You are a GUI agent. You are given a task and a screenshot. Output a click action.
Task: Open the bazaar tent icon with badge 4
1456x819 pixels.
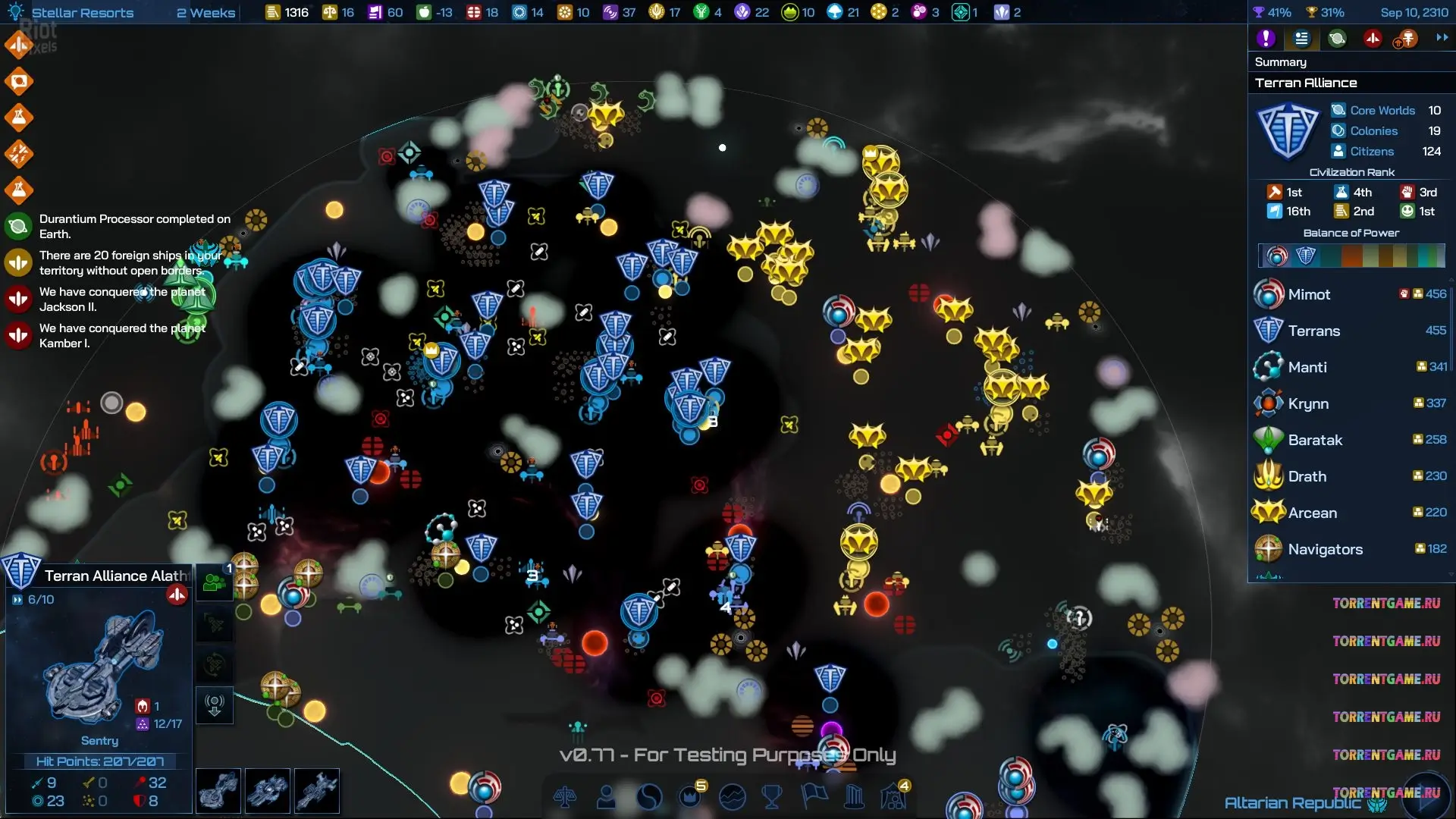point(894,796)
